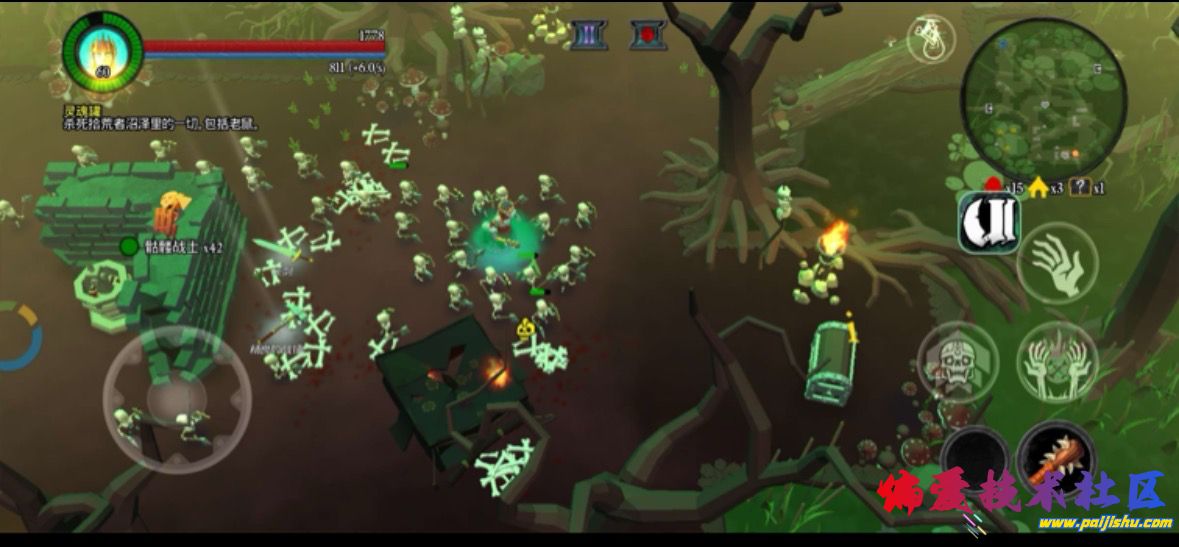This screenshot has width=1179, height=547.
Task: Trigger the raised skeleton hands skill
Action: click(x=1057, y=362)
